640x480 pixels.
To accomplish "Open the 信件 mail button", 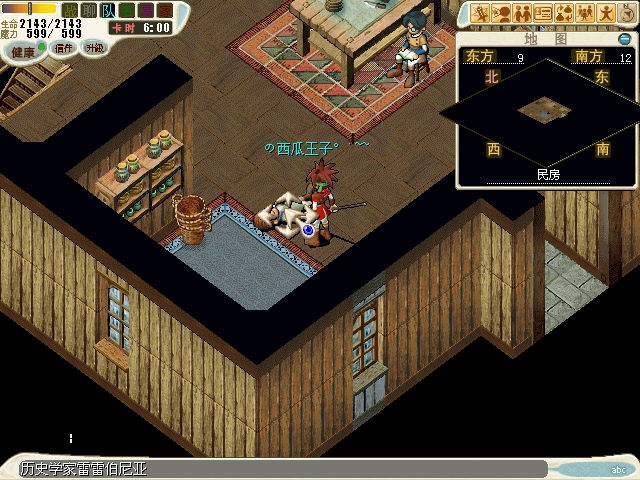I will point(63,47).
